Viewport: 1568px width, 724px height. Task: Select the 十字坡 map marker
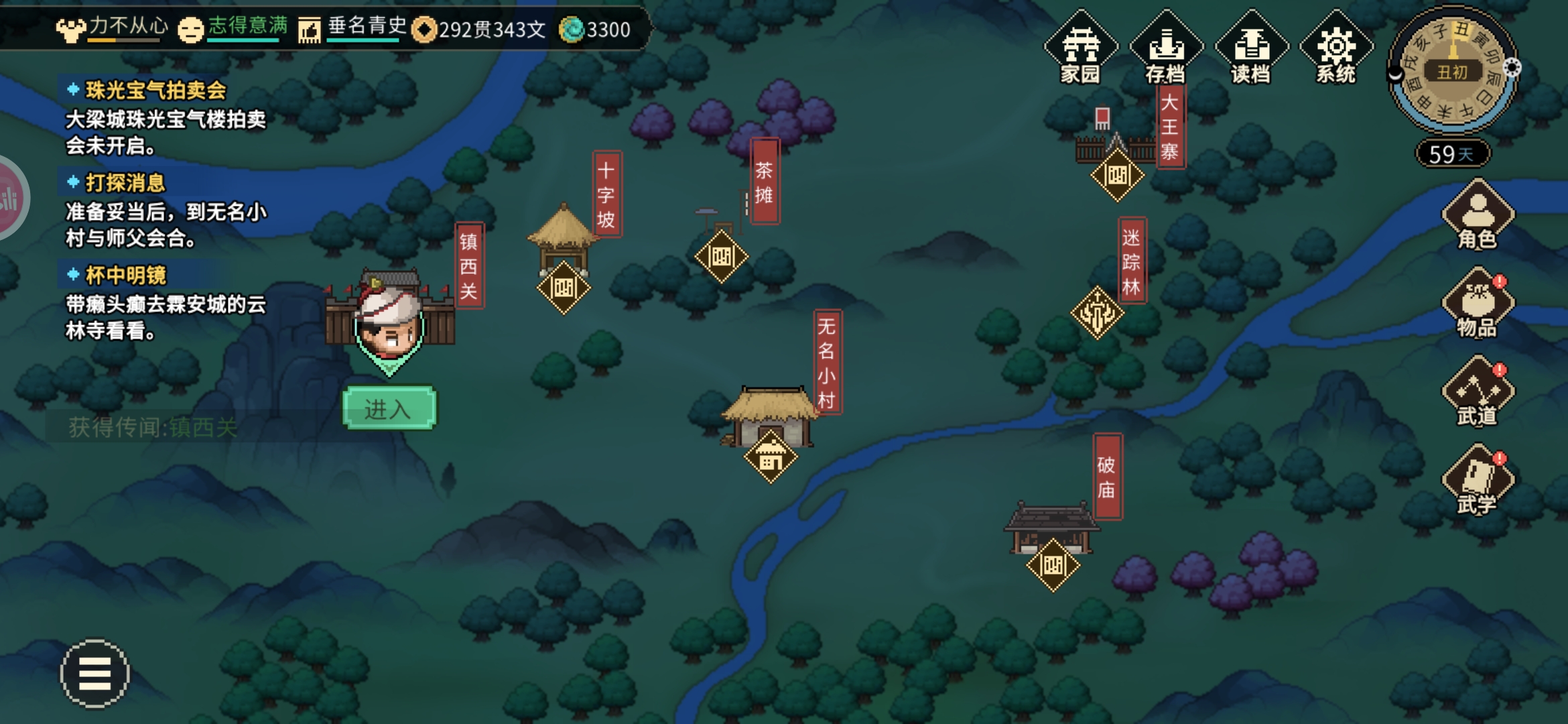(564, 288)
